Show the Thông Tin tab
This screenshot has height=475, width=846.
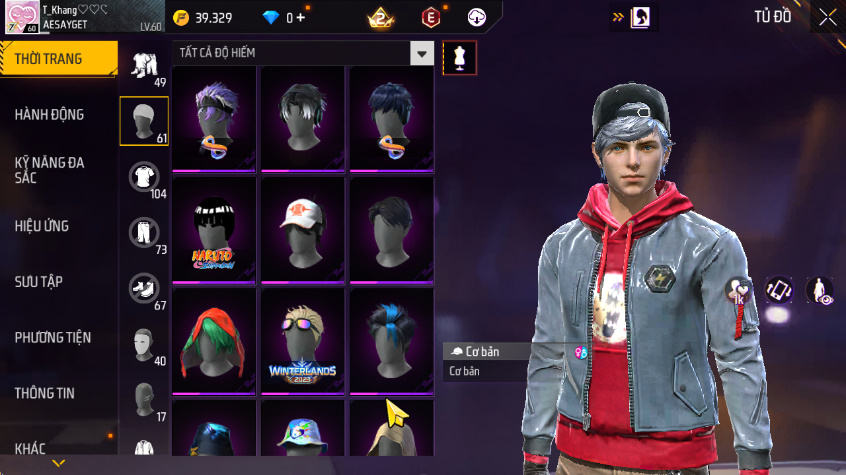44,393
